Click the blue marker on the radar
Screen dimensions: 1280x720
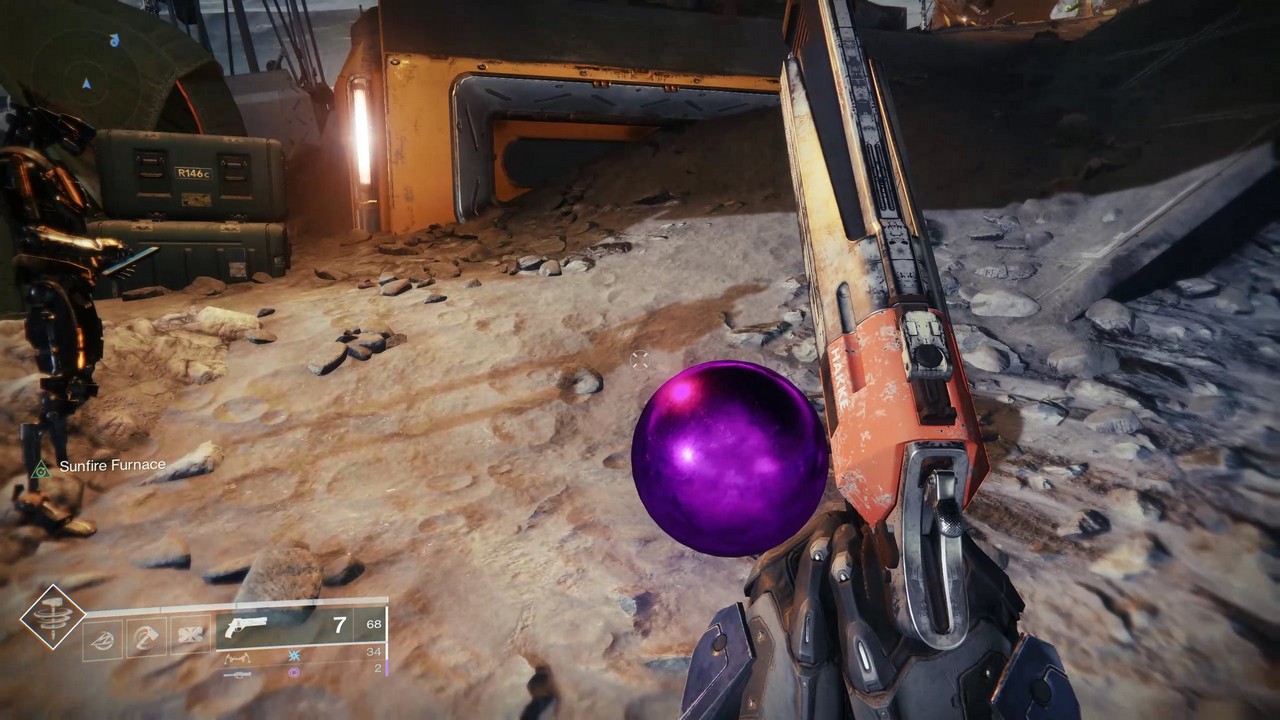114,40
